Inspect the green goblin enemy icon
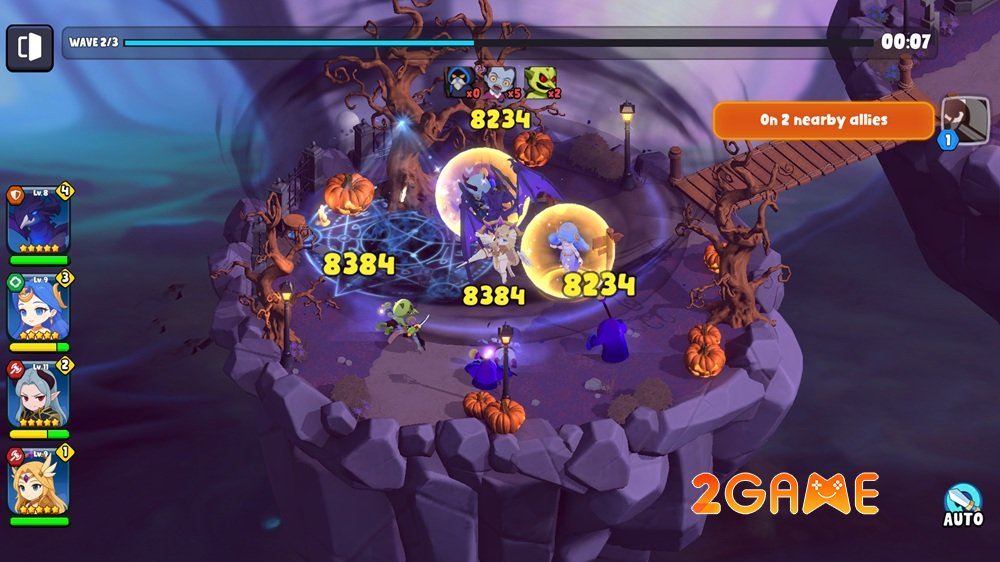The width and height of the screenshot is (1000, 562). 540,81
